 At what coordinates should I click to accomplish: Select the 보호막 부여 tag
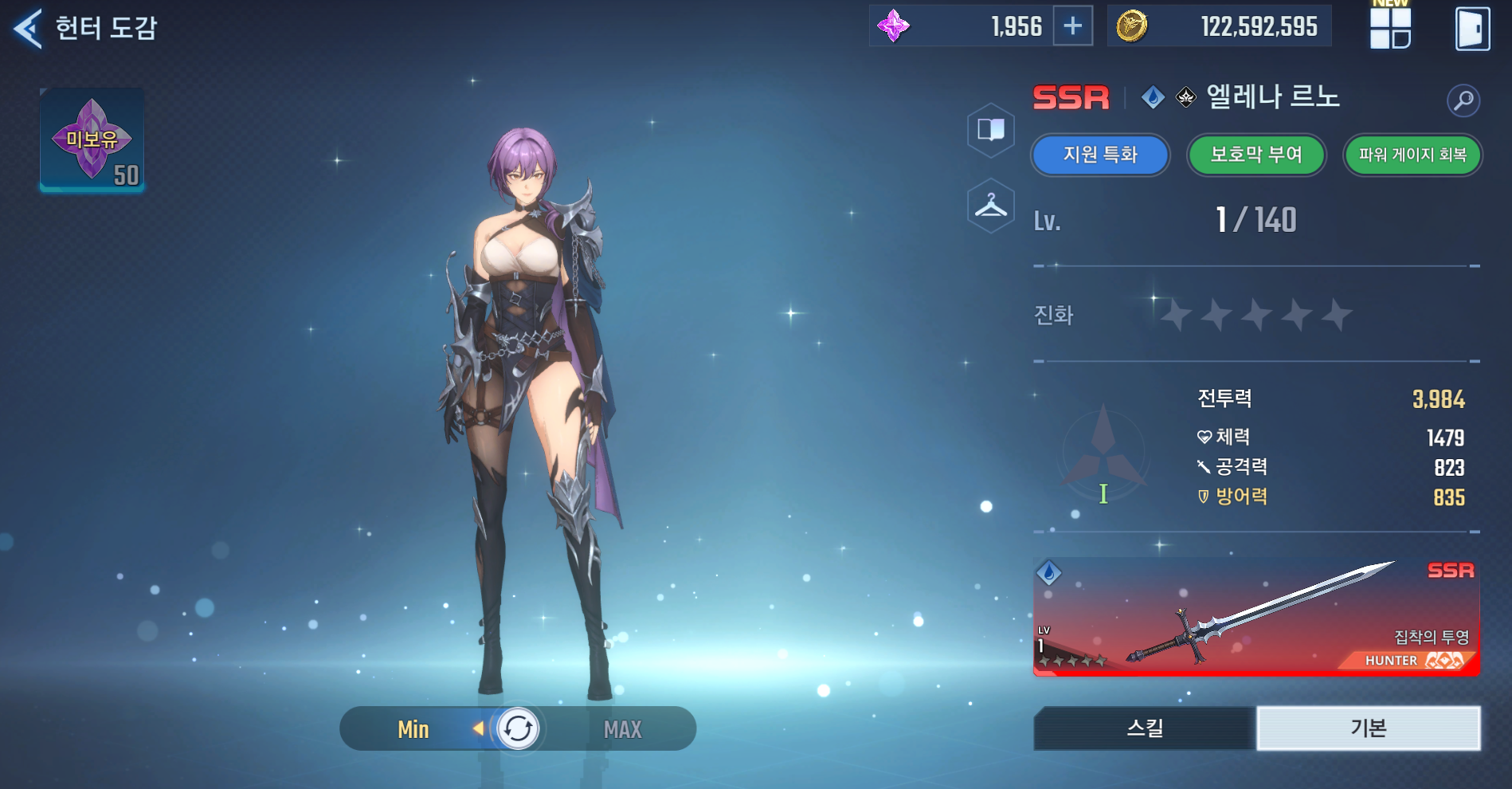[1256, 155]
